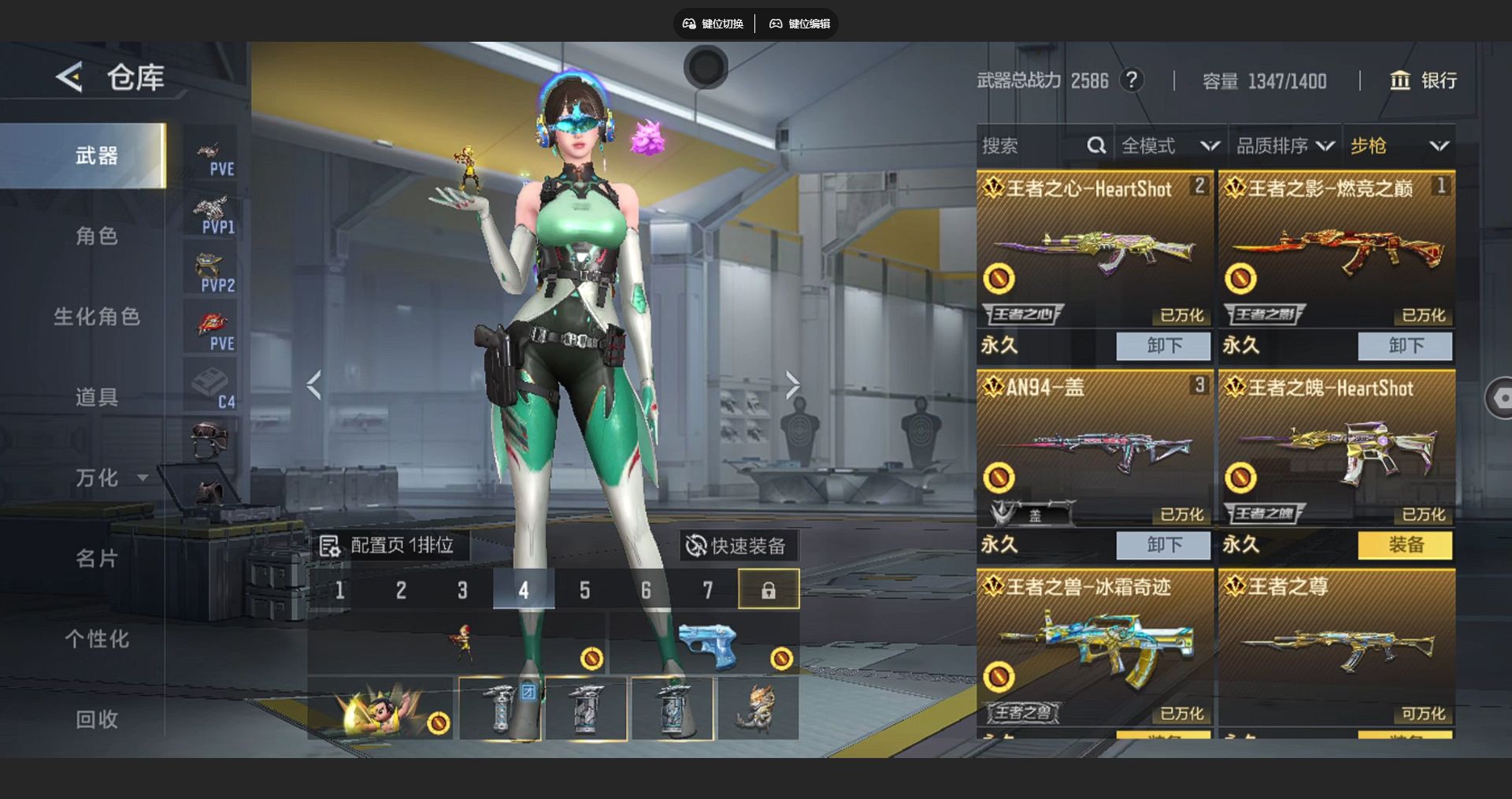Go to the 个性化 tab
Screen dimensions: 1512x799
click(96, 639)
